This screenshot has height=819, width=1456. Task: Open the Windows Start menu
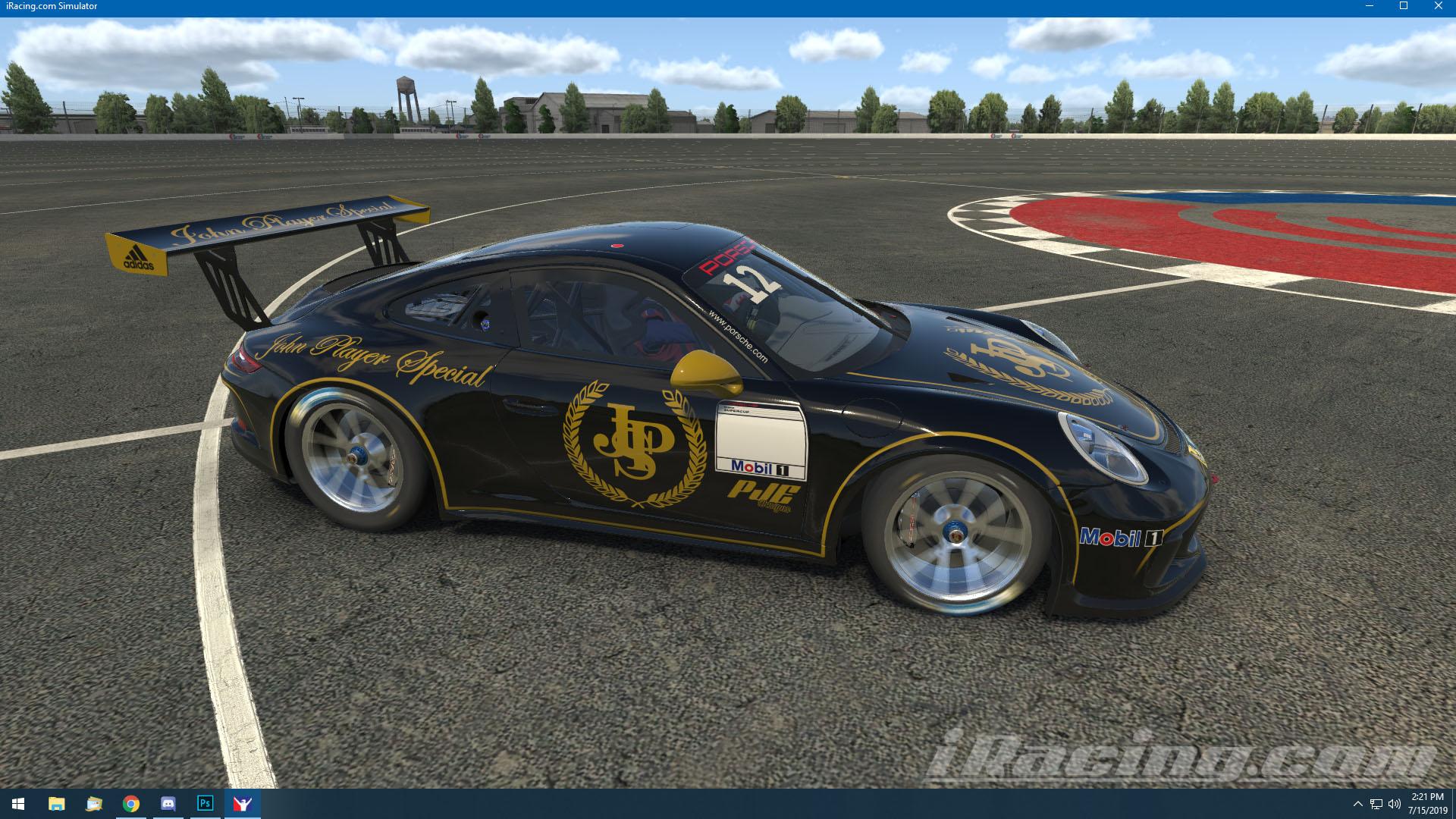tap(17, 803)
